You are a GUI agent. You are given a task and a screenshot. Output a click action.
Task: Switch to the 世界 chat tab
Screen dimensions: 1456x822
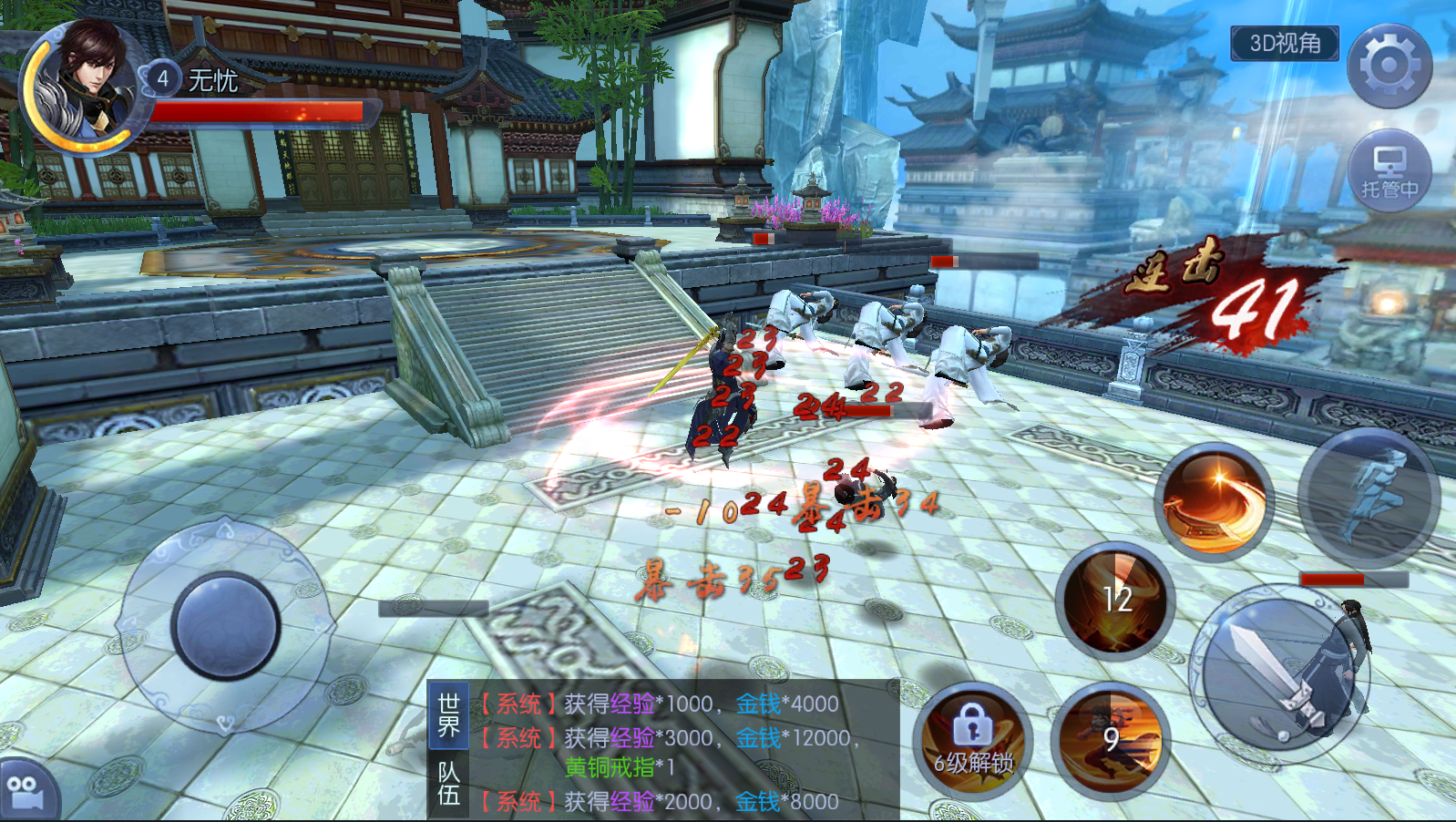coord(448,715)
